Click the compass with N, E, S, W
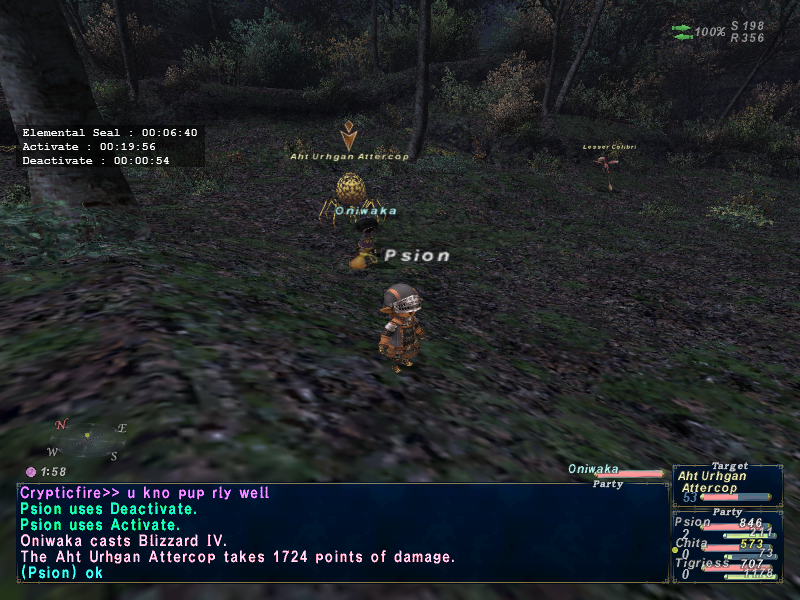The height and width of the screenshot is (600, 800). pyautogui.click(x=87, y=439)
